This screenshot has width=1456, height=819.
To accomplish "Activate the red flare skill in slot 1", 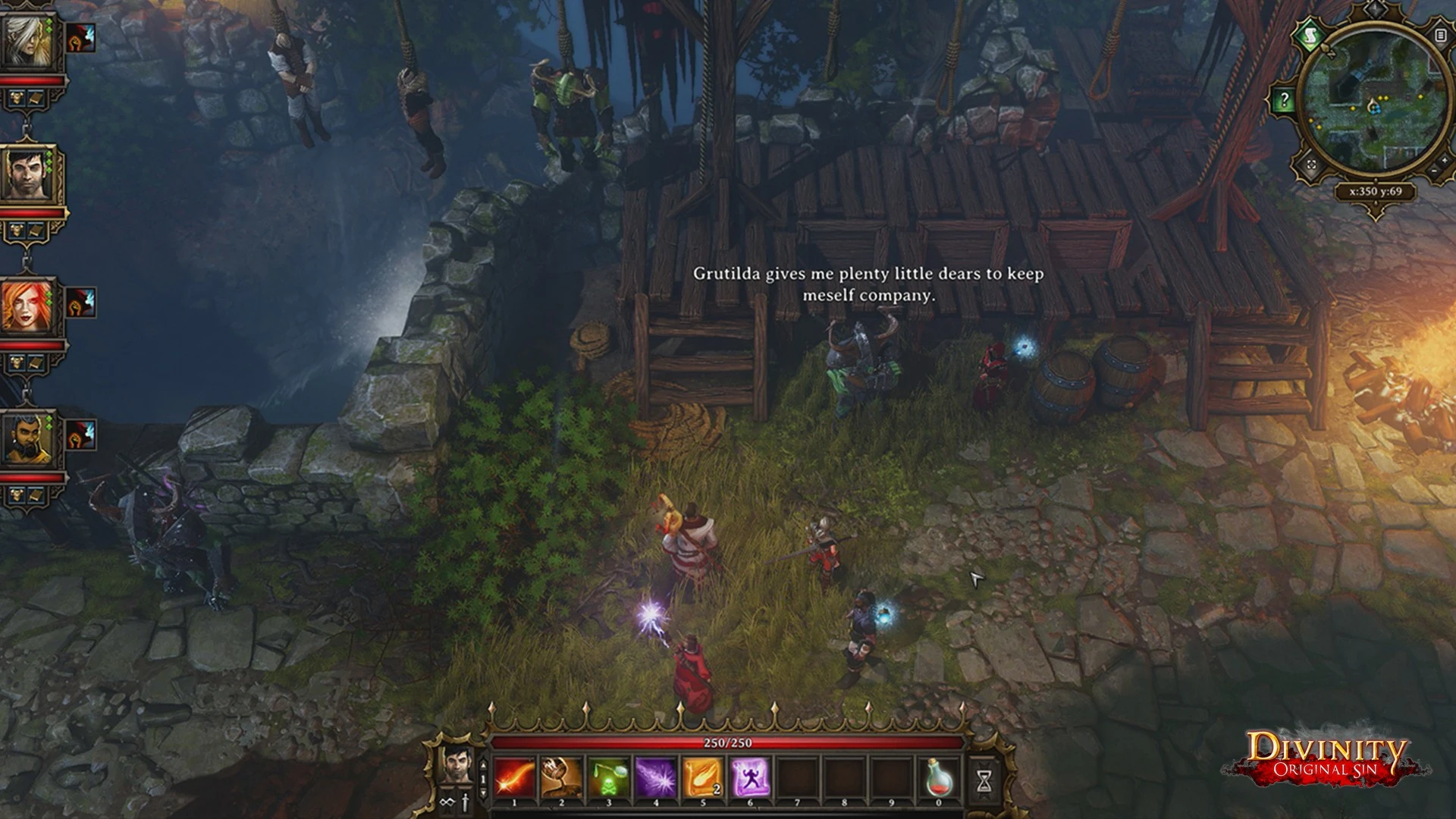I will tap(515, 777).
